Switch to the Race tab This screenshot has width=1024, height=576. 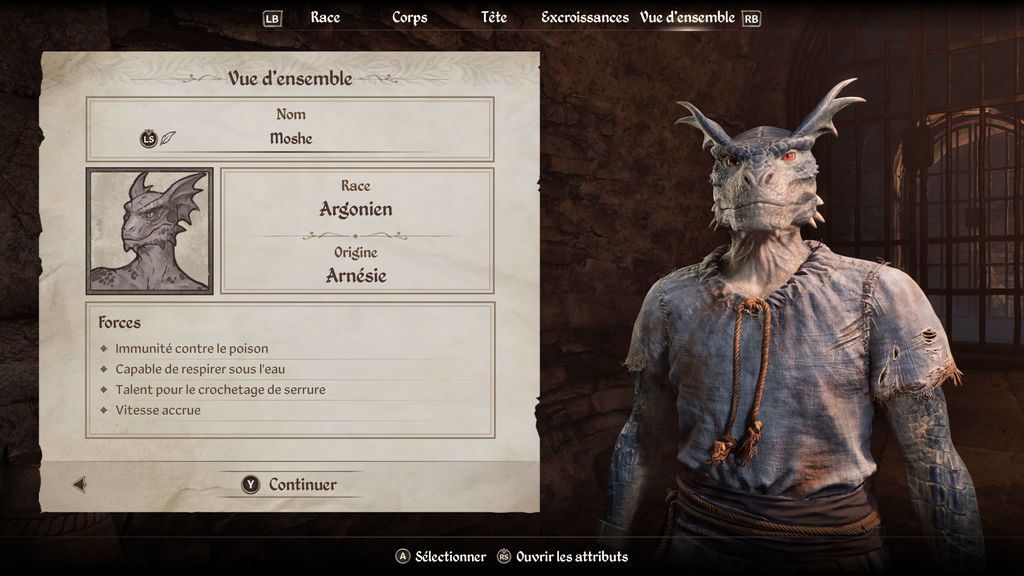coord(325,17)
